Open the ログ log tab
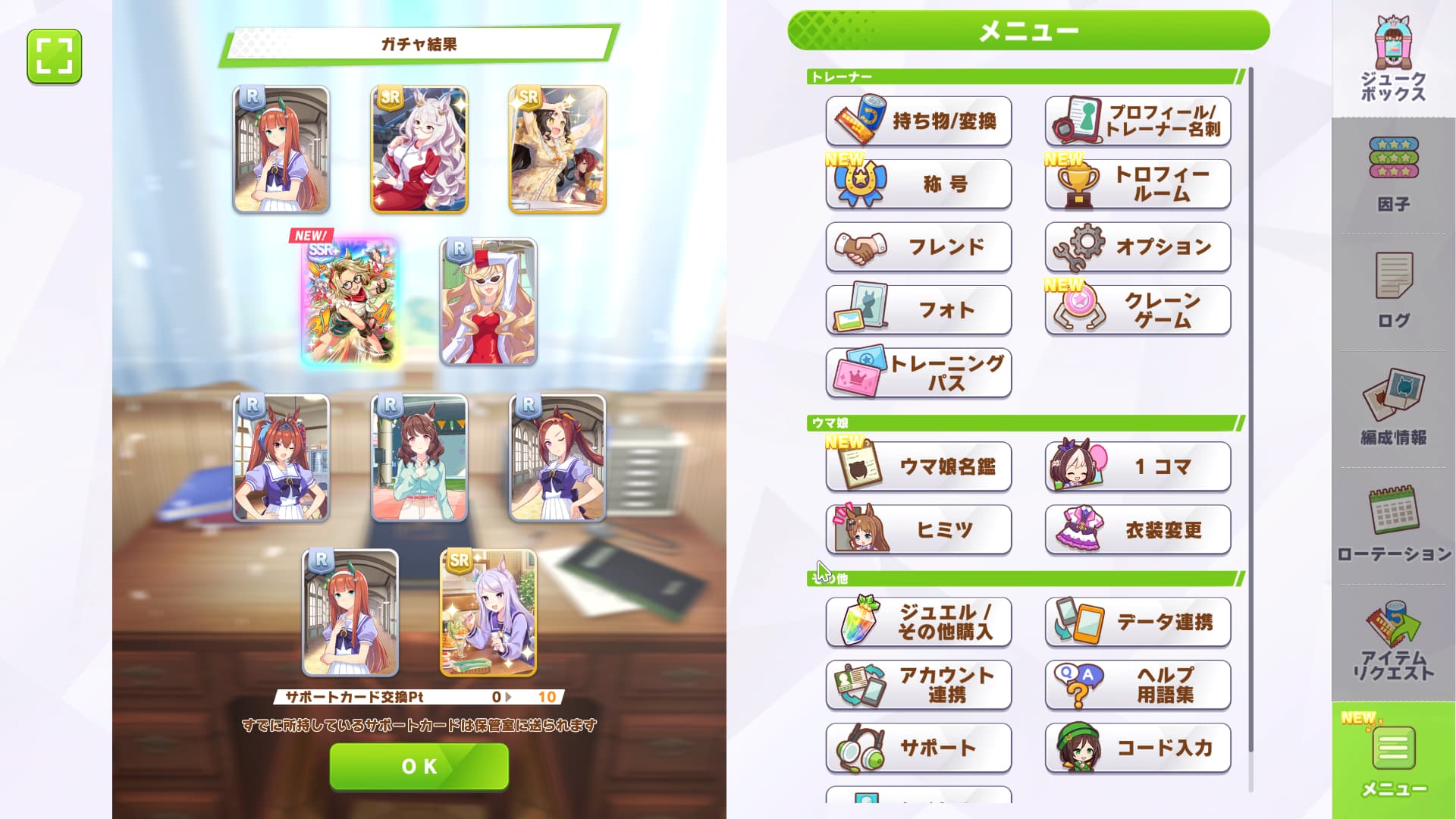Viewport: 1456px width, 819px height. (x=1393, y=291)
